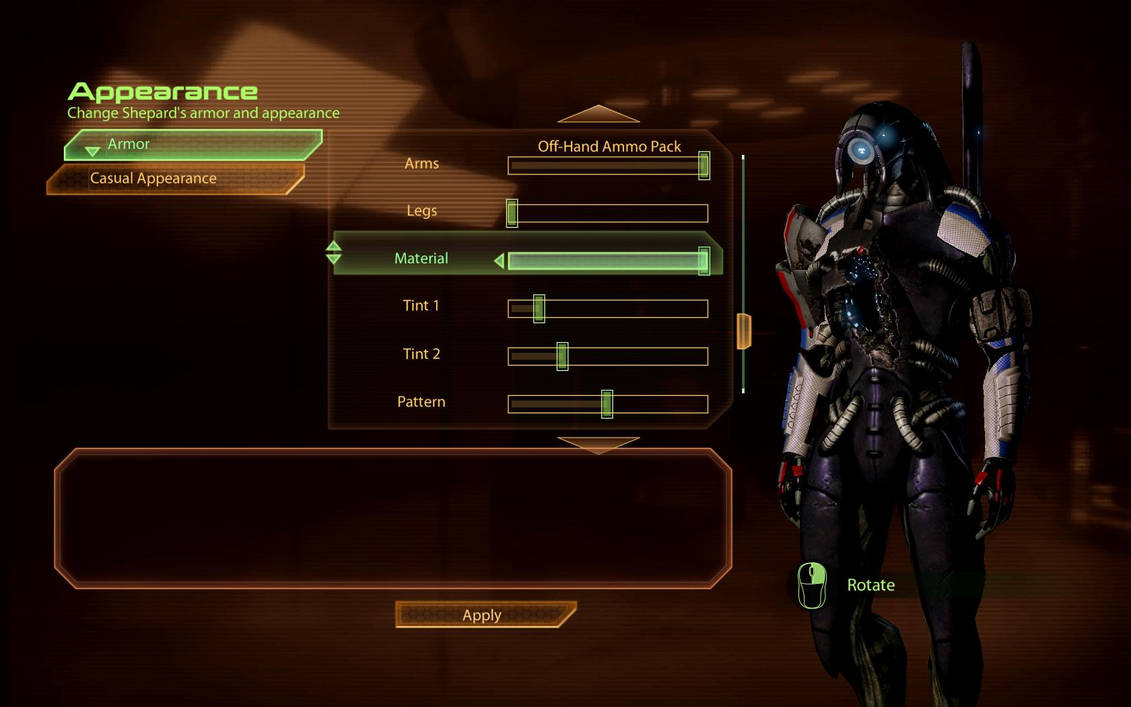Select the Armor category tab
Screen dimensions: 1131x707
tap(193, 145)
